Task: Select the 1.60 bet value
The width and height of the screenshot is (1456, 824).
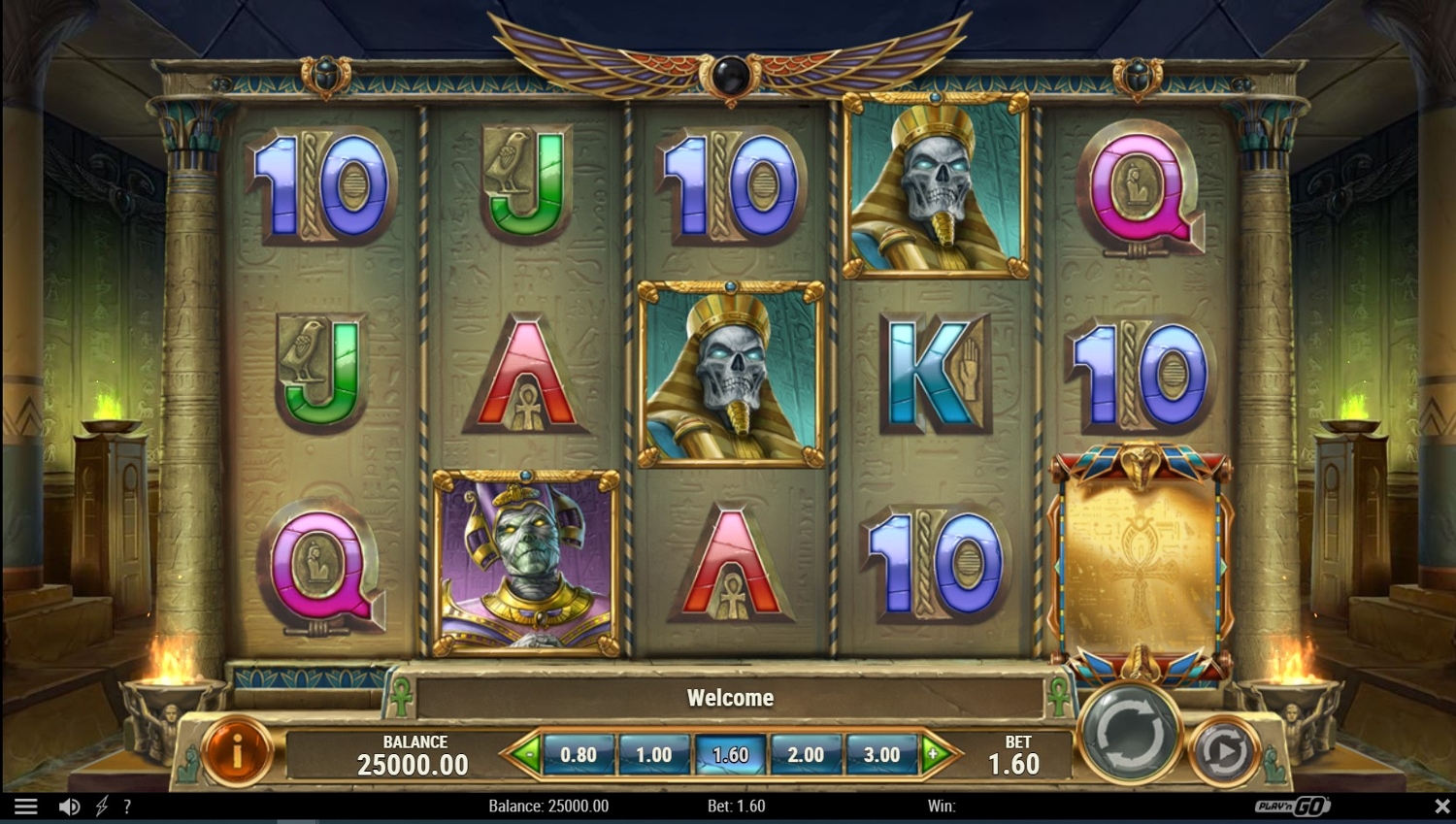Action: click(730, 754)
